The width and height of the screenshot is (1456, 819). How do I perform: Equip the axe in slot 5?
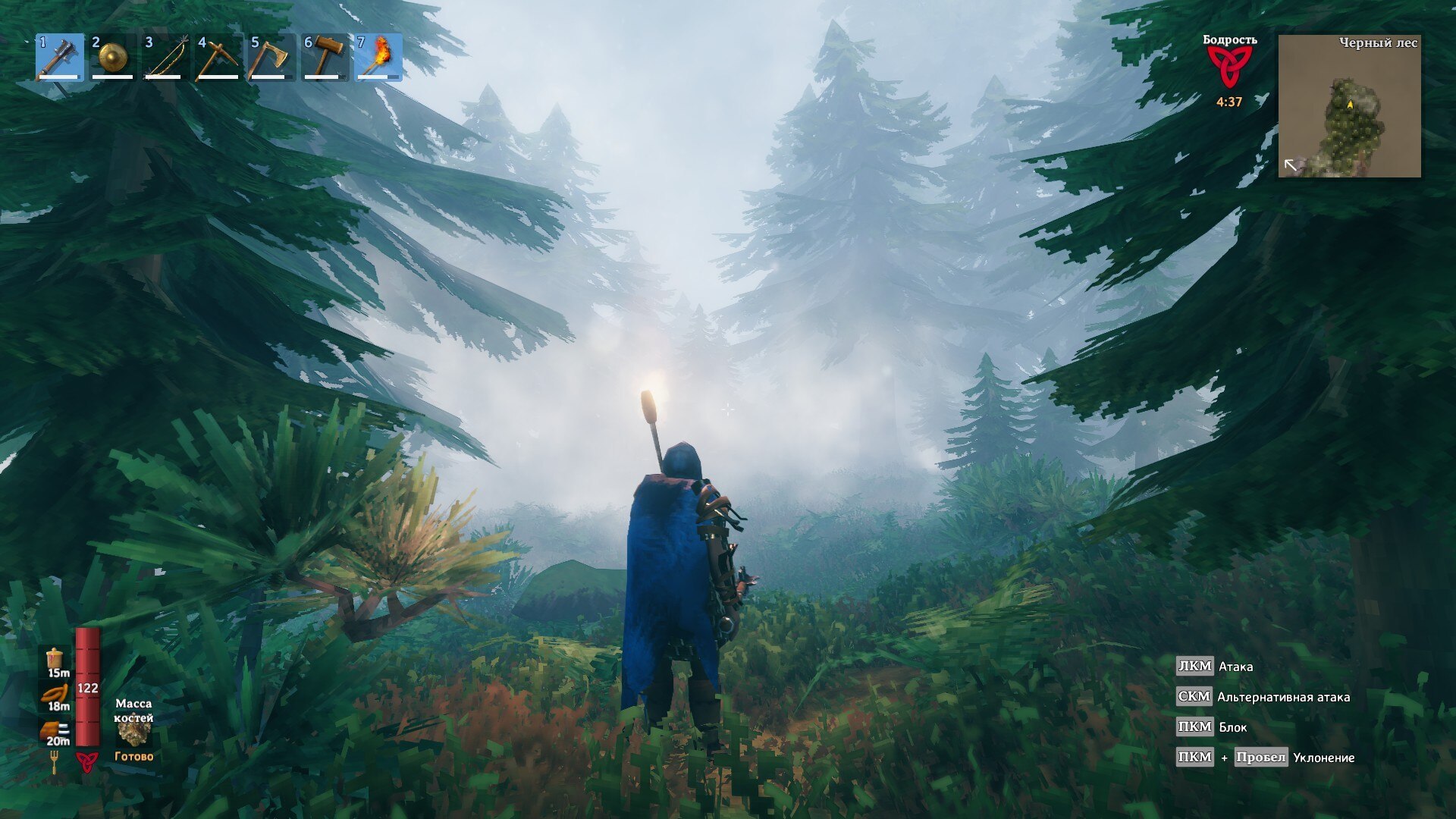click(x=272, y=57)
